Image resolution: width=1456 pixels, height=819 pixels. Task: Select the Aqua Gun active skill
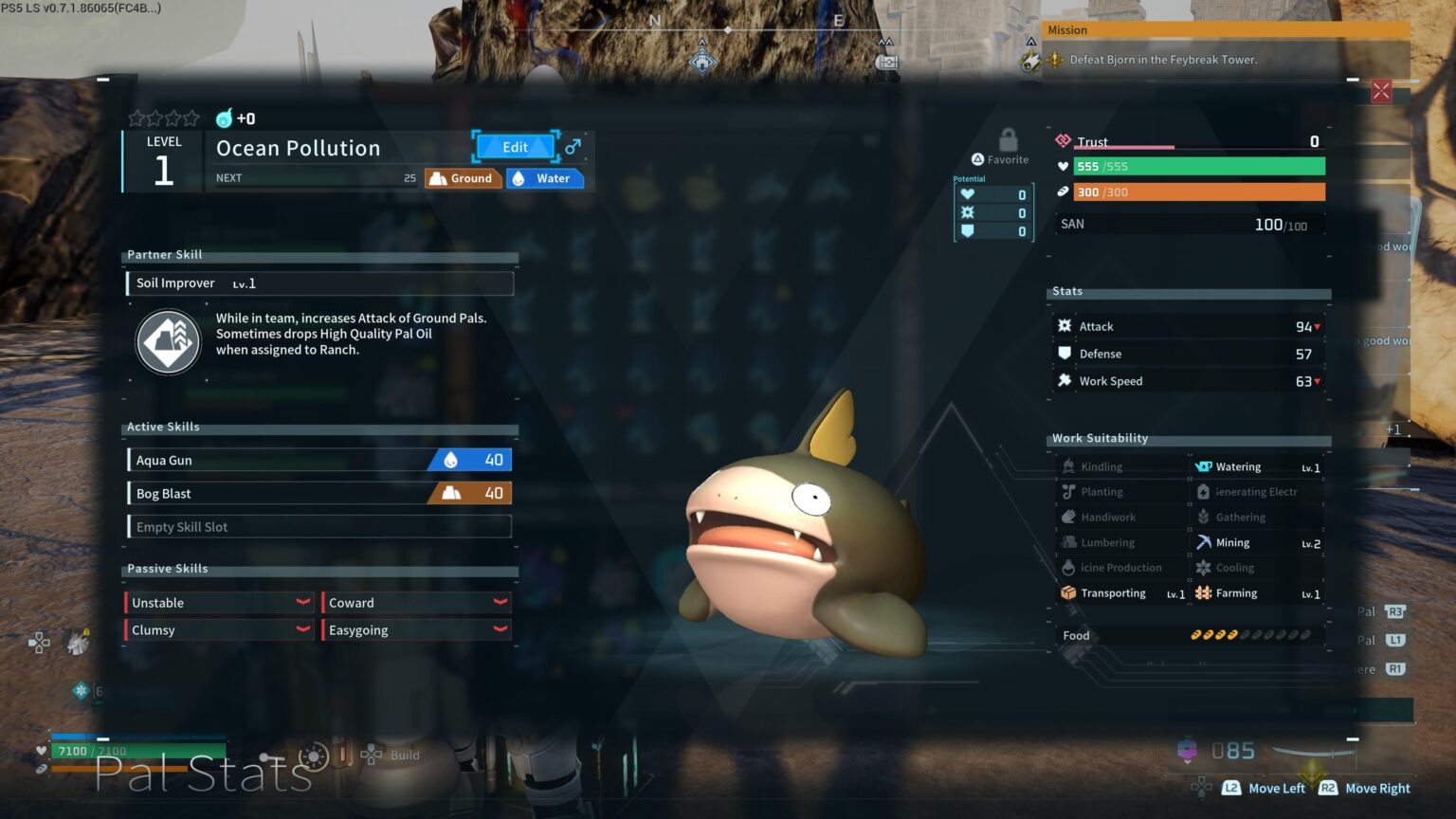[x=319, y=460]
